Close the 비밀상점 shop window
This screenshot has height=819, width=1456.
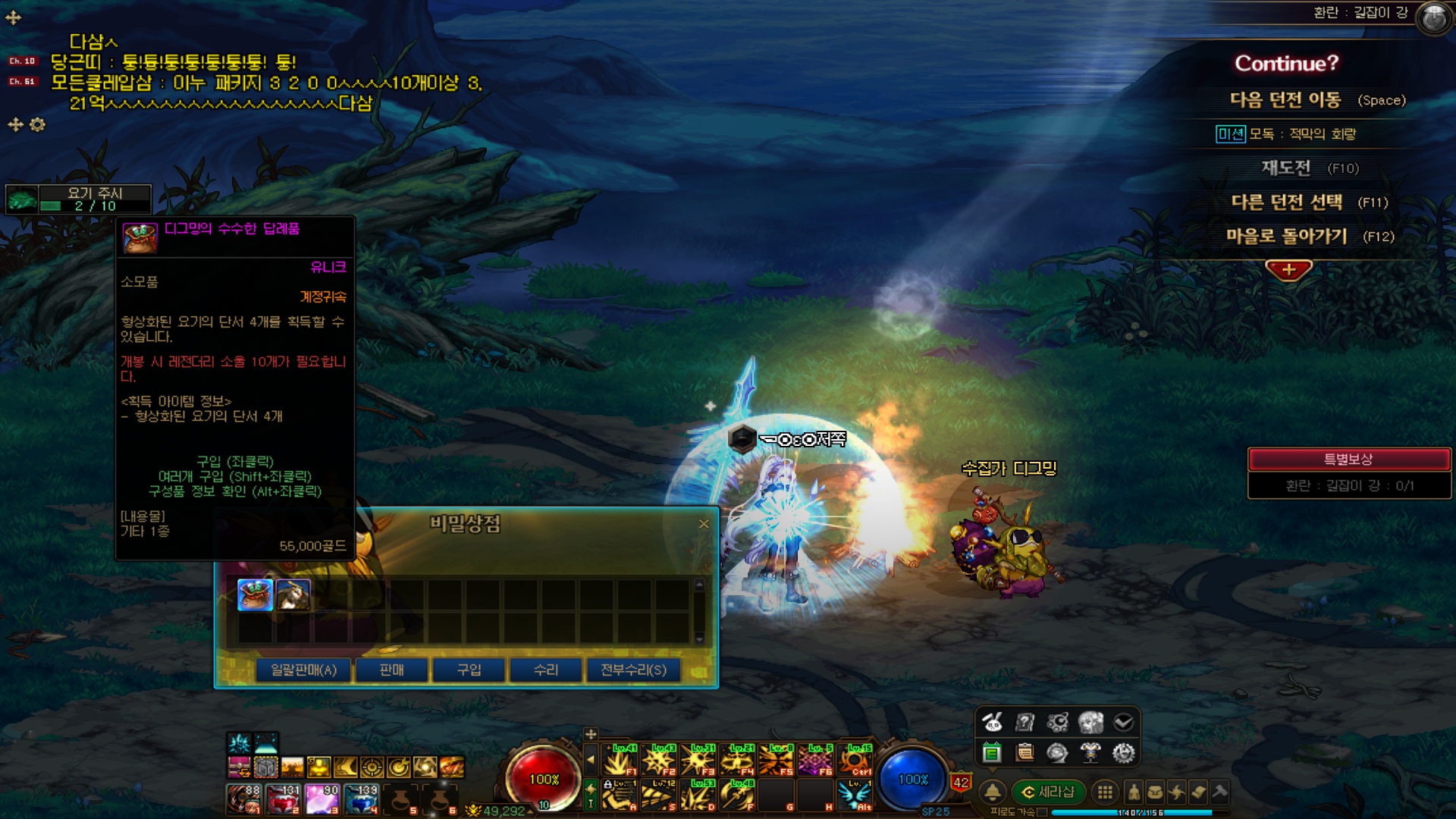704,524
